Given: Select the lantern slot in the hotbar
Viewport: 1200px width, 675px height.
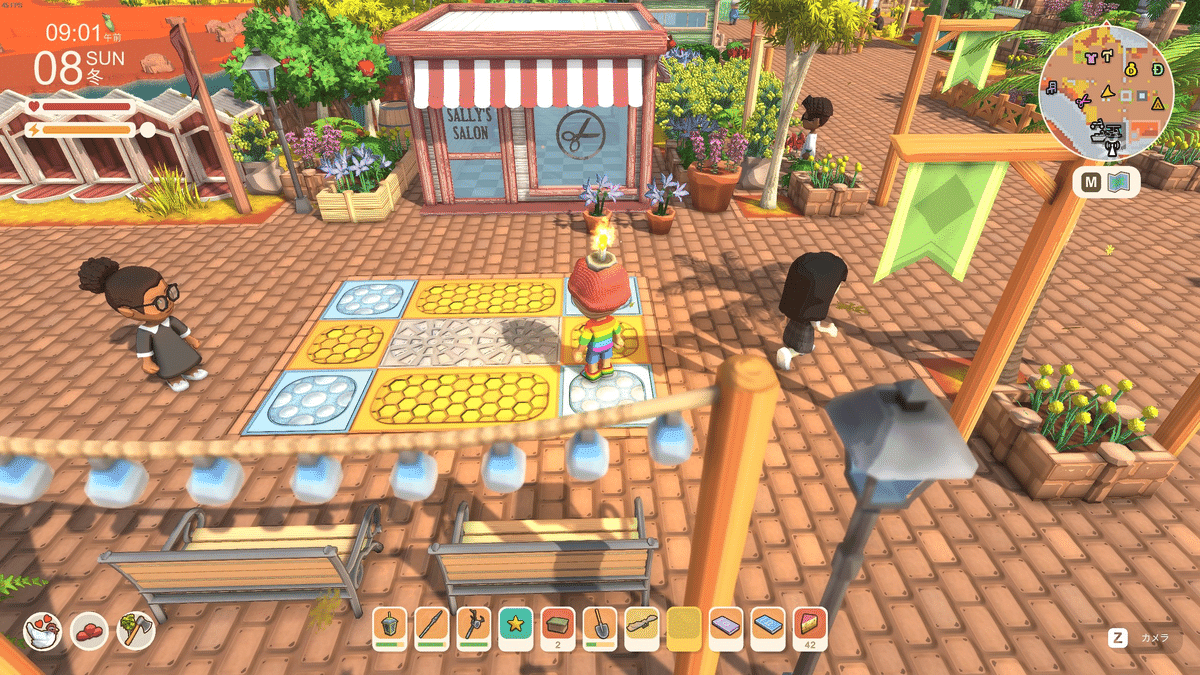Looking at the screenshot, I should (x=389, y=628).
